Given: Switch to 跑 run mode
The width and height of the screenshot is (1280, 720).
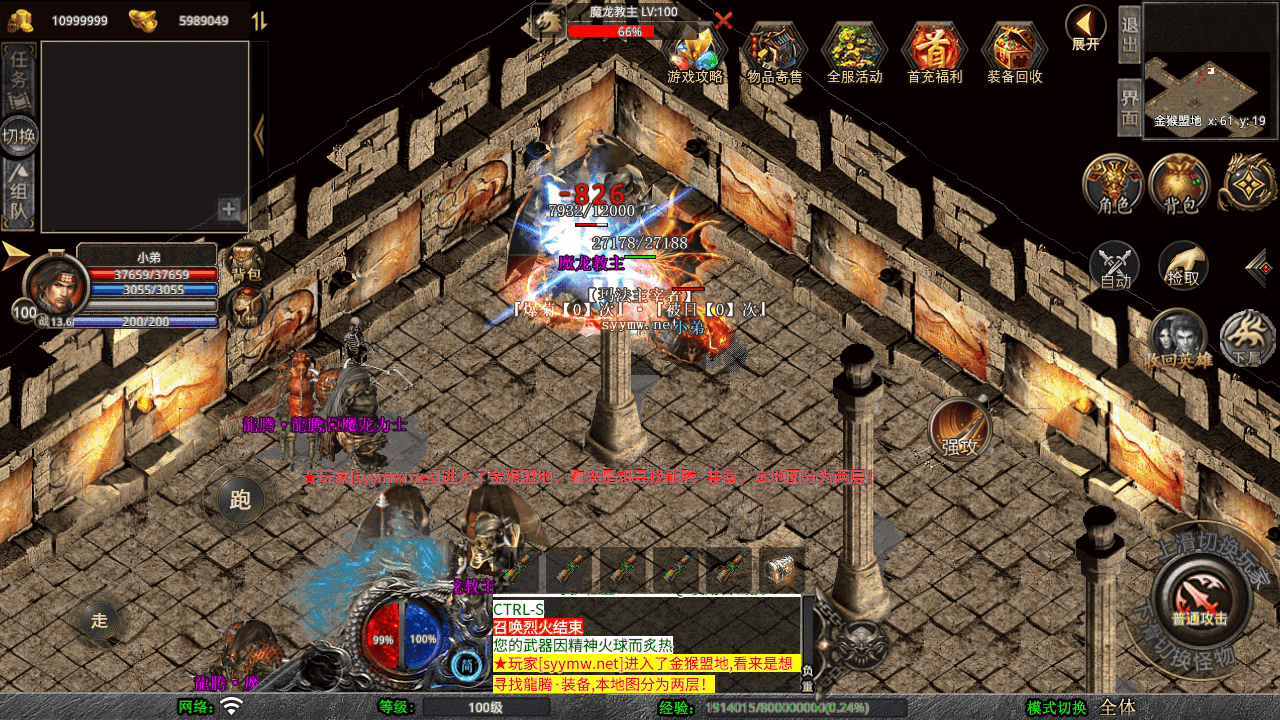Looking at the screenshot, I should click(240, 499).
